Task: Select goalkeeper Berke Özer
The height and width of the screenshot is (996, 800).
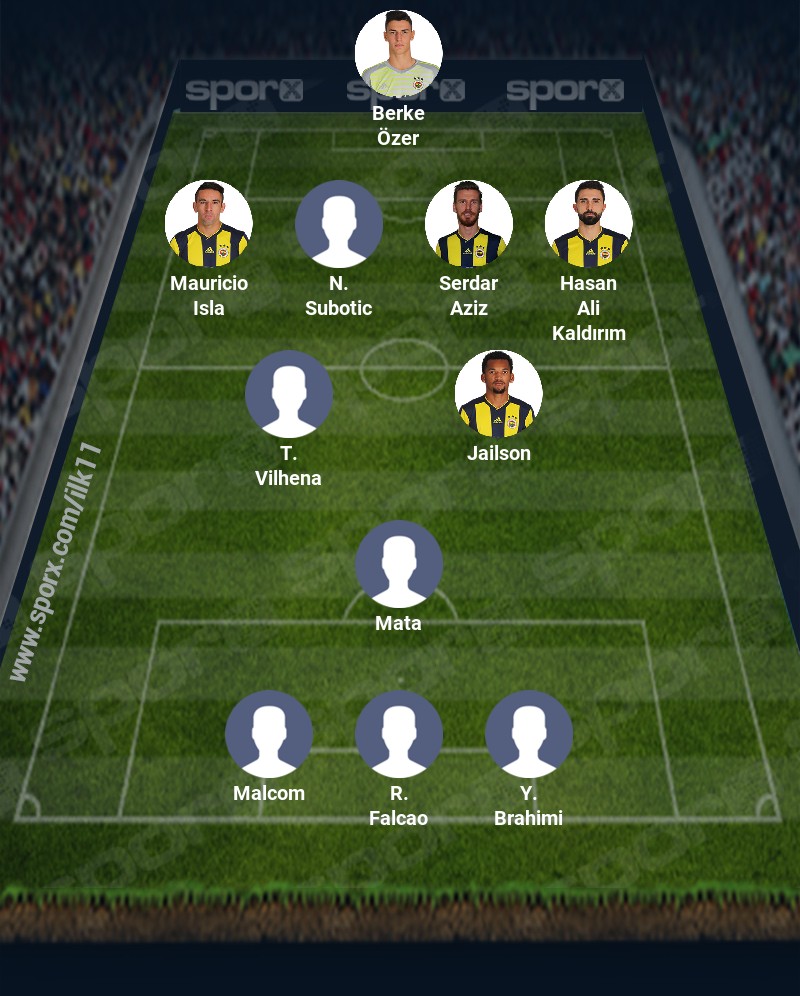Action: tap(398, 54)
